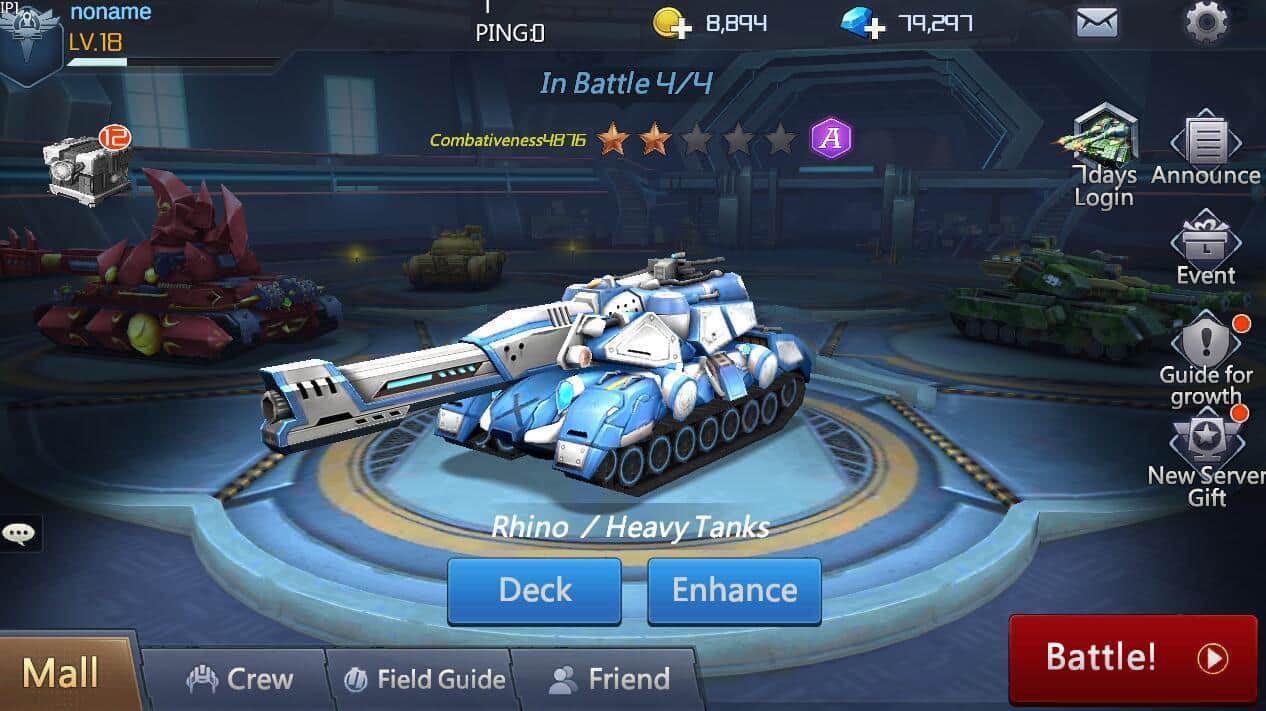
Task: Start a match with the Battle! button
Action: (1132, 658)
